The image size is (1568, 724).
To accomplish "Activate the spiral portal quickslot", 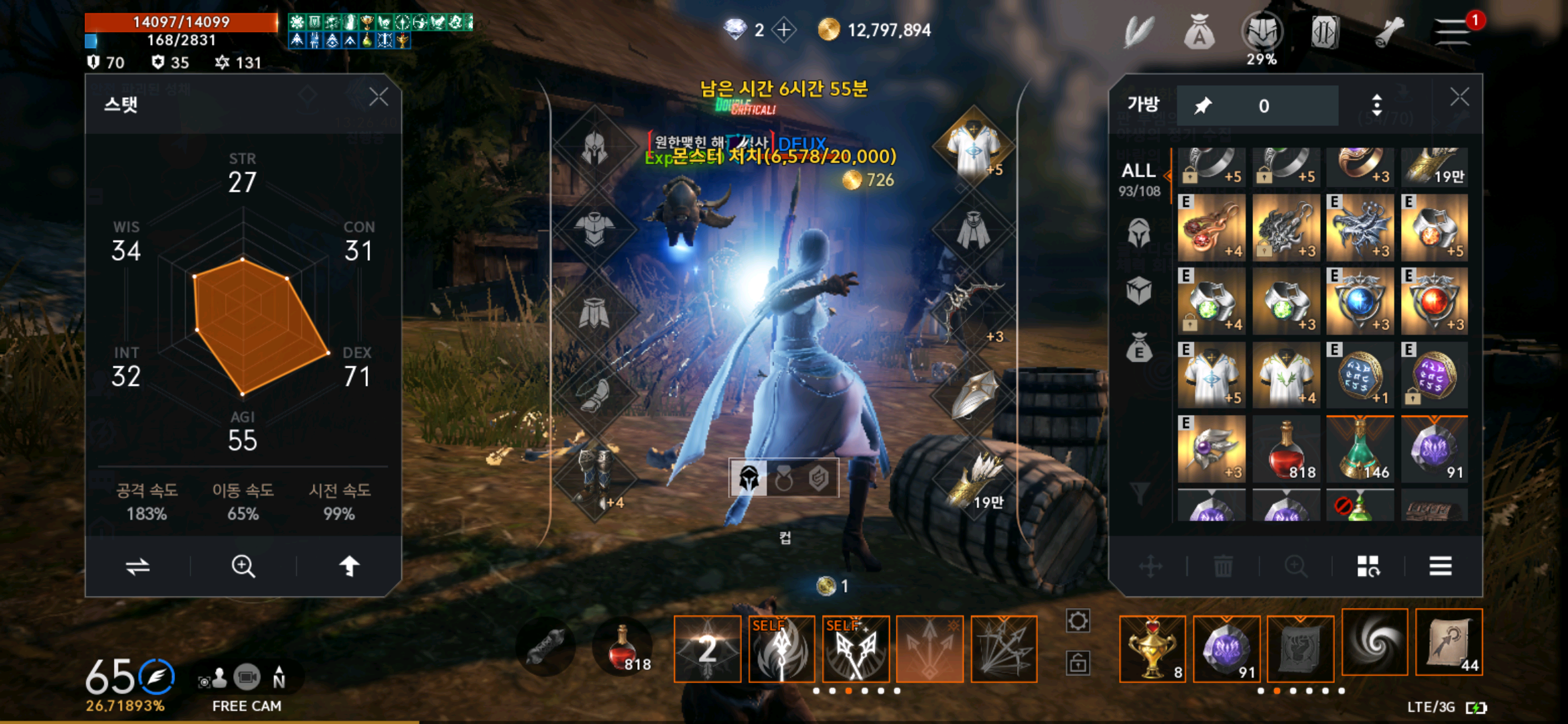I will pyautogui.click(x=1375, y=642).
